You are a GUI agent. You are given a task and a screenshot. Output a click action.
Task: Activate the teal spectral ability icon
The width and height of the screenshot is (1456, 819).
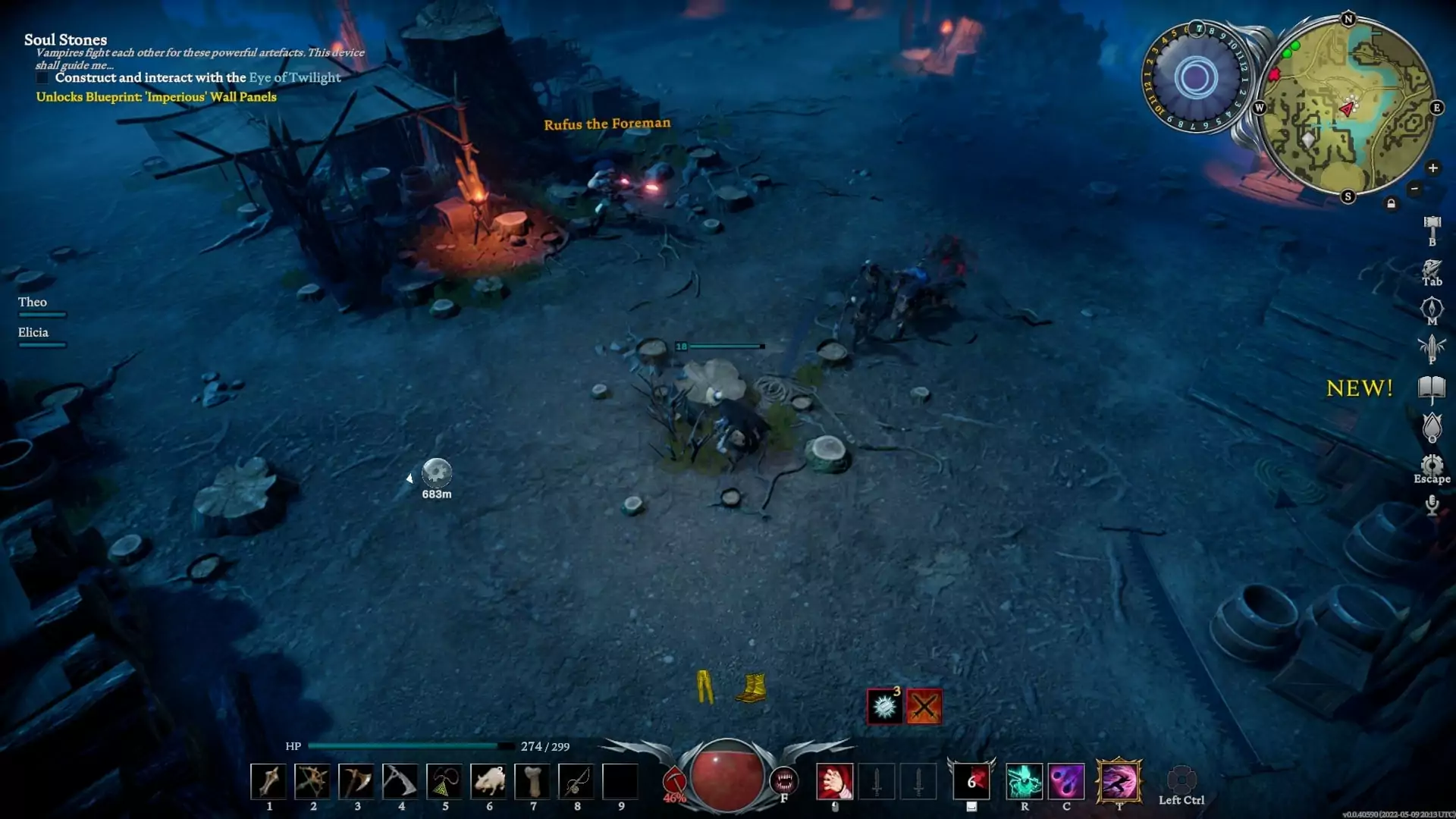pos(1024,781)
